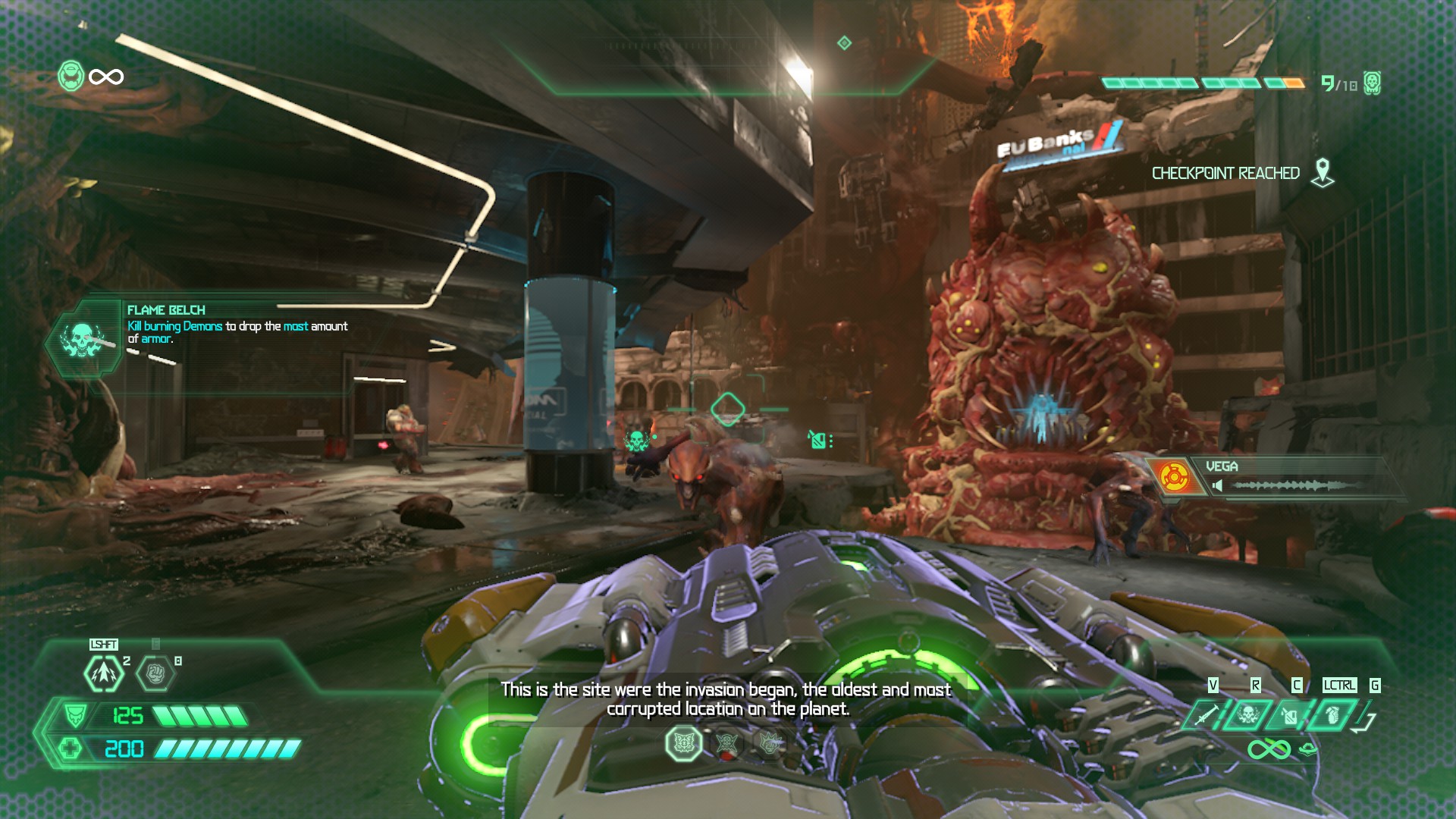Select the highlighted octagonal rune icon
This screenshot has width=1456, height=819.
click(x=683, y=744)
